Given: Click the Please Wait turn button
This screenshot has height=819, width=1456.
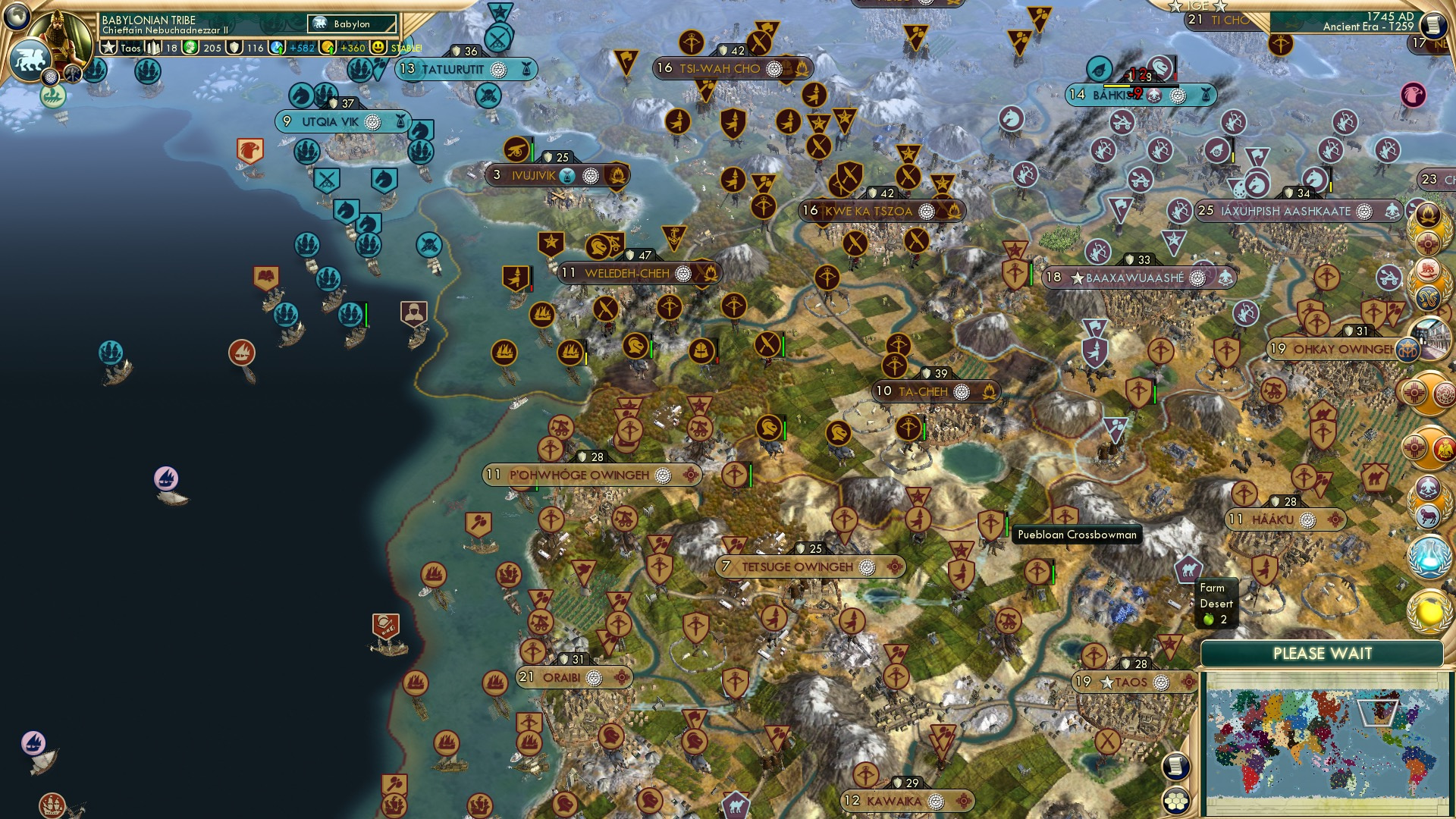Looking at the screenshot, I should 1322,654.
